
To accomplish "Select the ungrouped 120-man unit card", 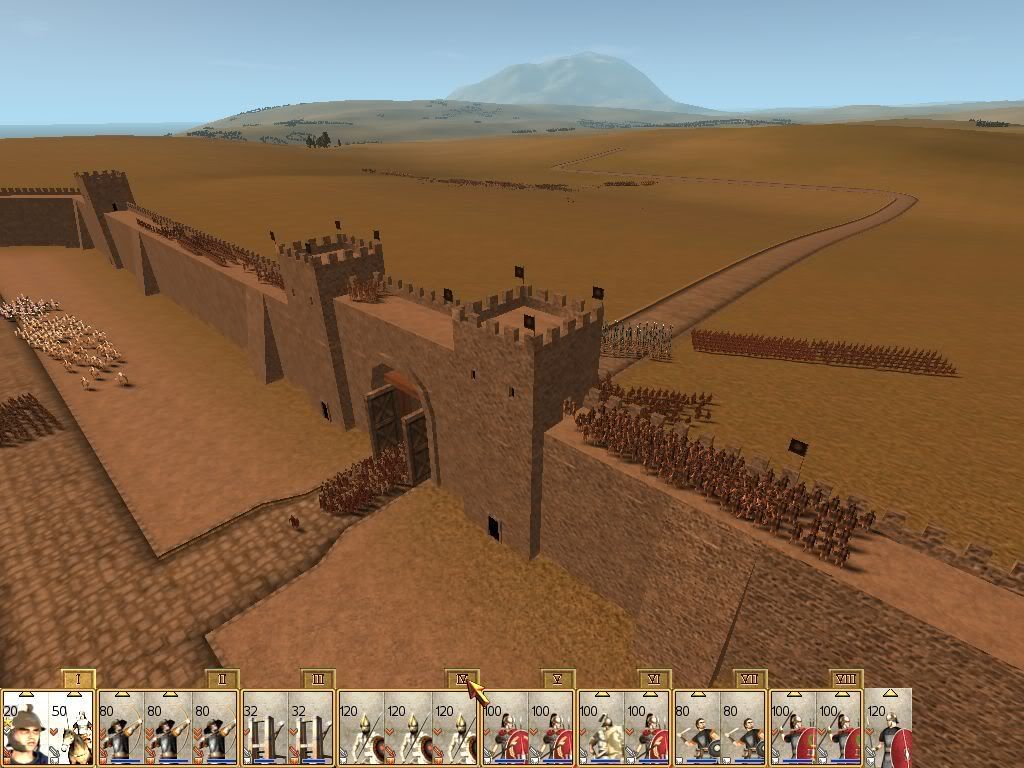I will pos(889,728).
